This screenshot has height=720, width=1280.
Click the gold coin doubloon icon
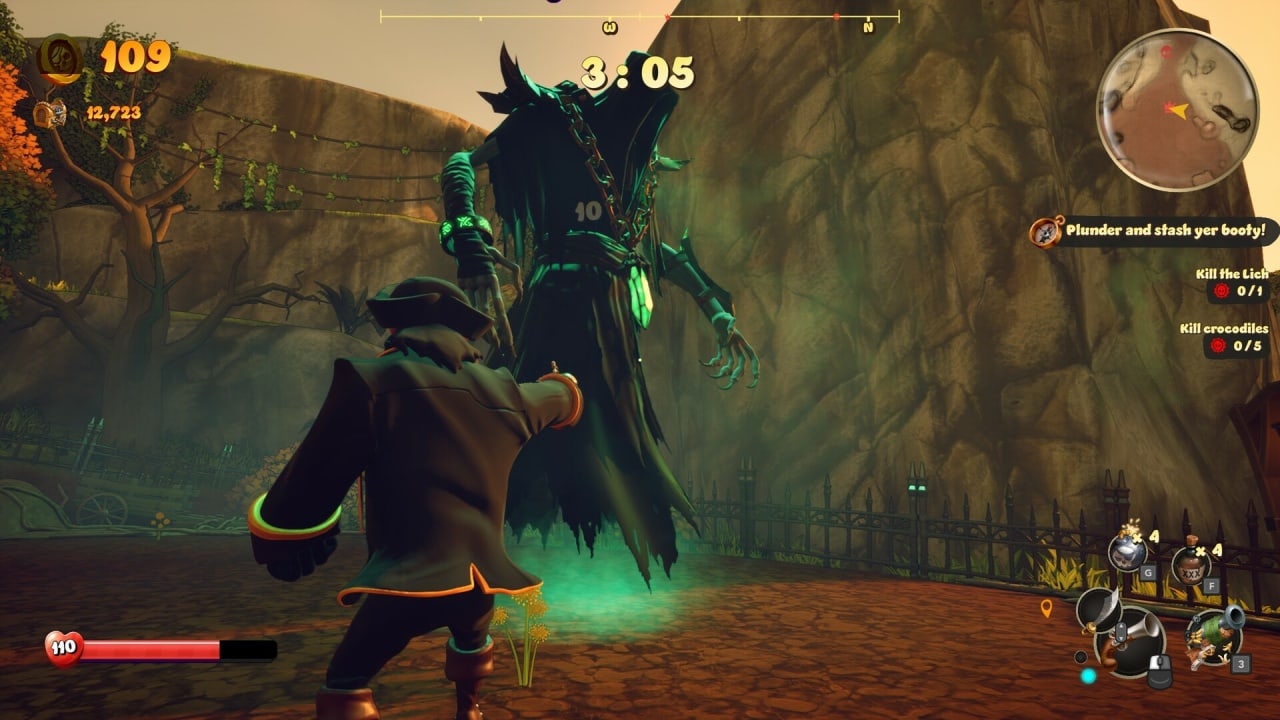[x=58, y=58]
